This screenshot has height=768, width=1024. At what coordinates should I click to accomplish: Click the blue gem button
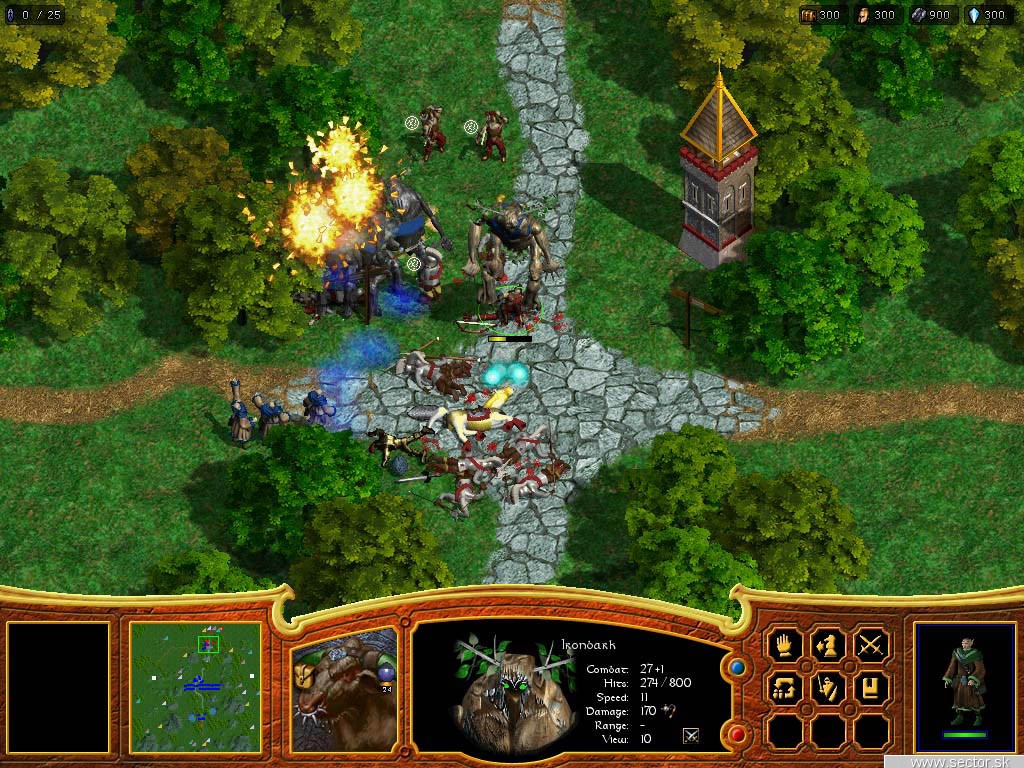738,666
